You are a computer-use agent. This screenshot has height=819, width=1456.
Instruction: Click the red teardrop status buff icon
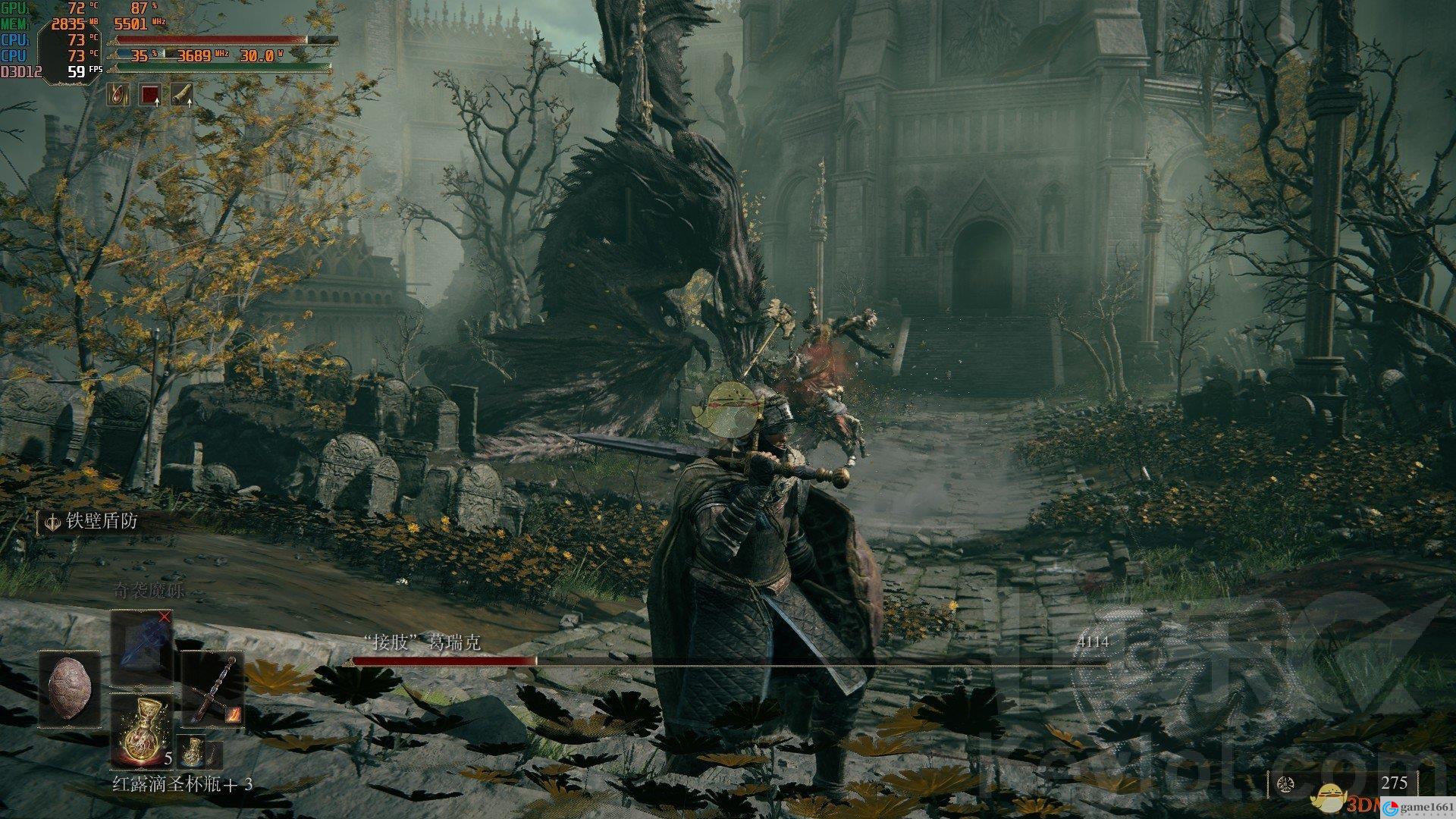tap(118, 94)
